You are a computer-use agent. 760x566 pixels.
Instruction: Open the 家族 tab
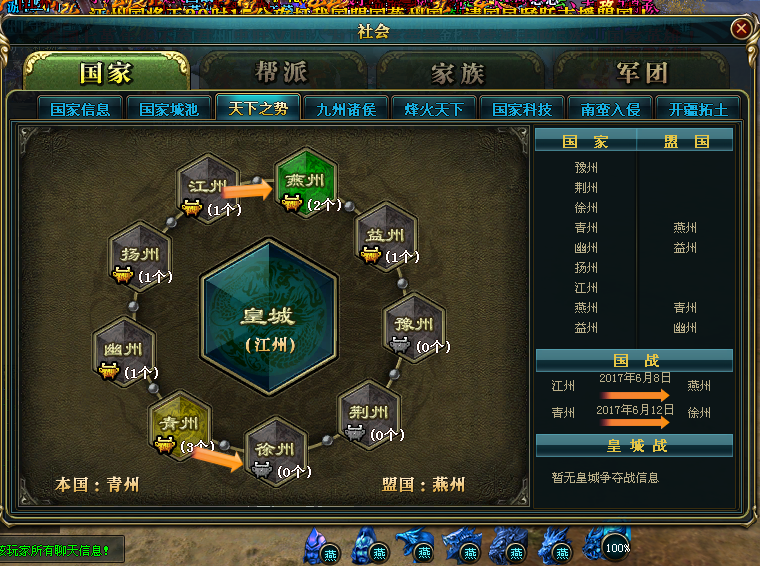click(458, 73)
